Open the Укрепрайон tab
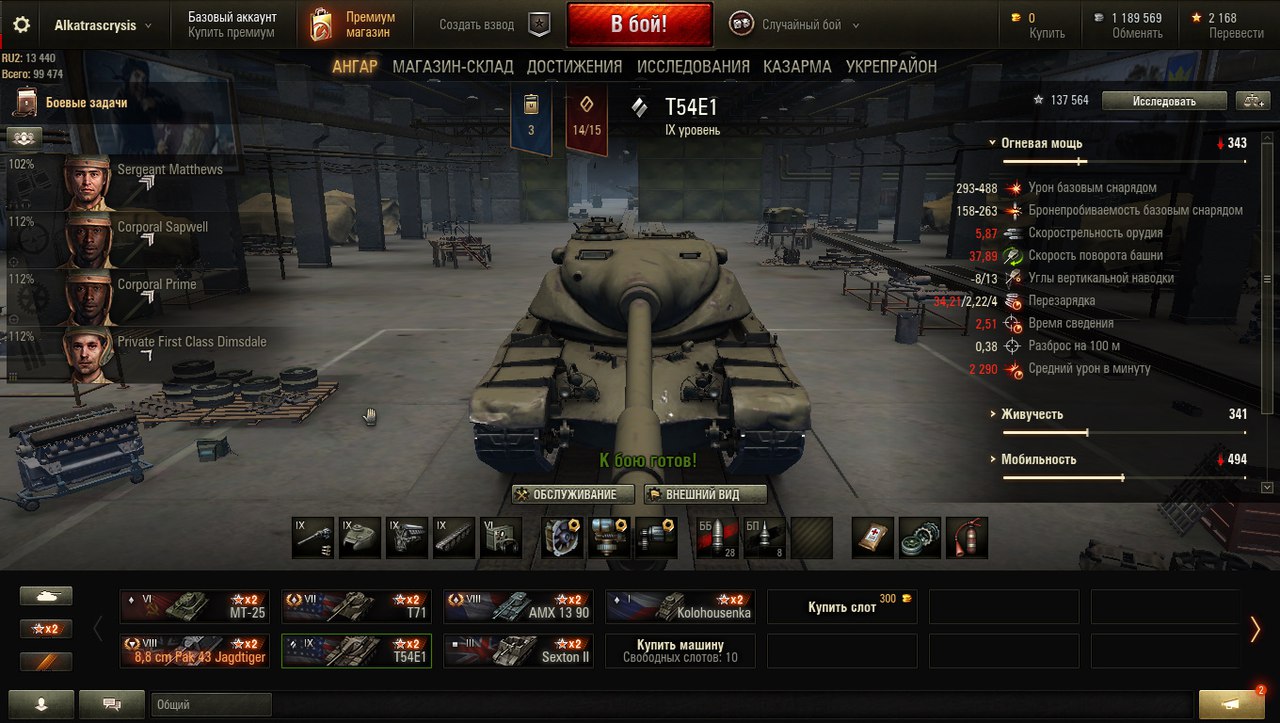Viewport: 1280px width, 723px height. point(891,67)
